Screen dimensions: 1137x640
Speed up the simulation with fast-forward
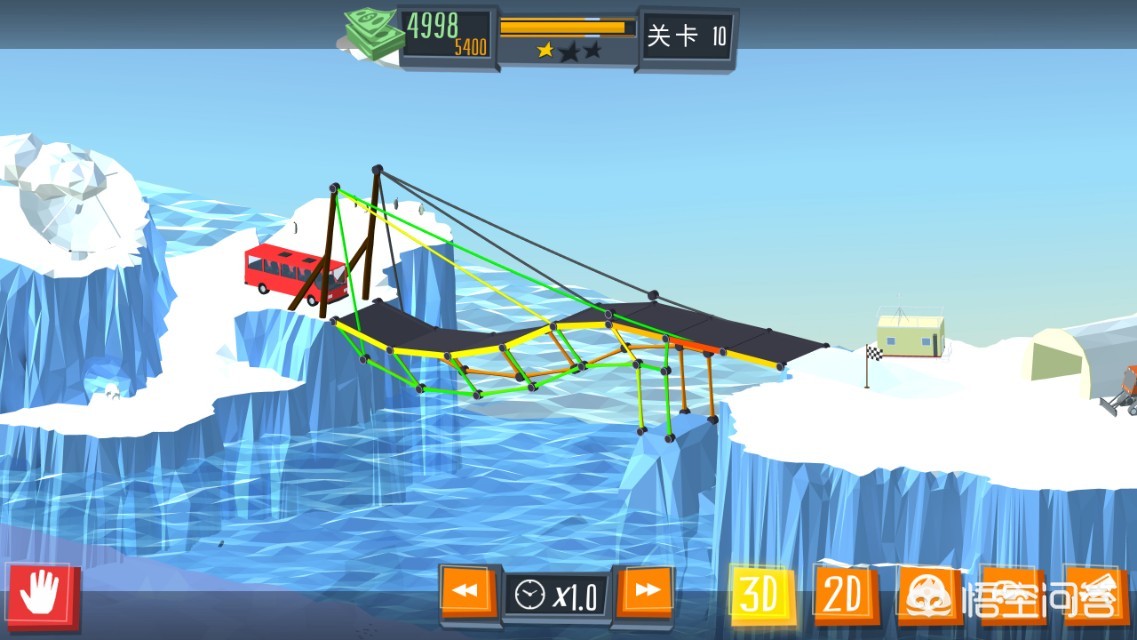646,593
